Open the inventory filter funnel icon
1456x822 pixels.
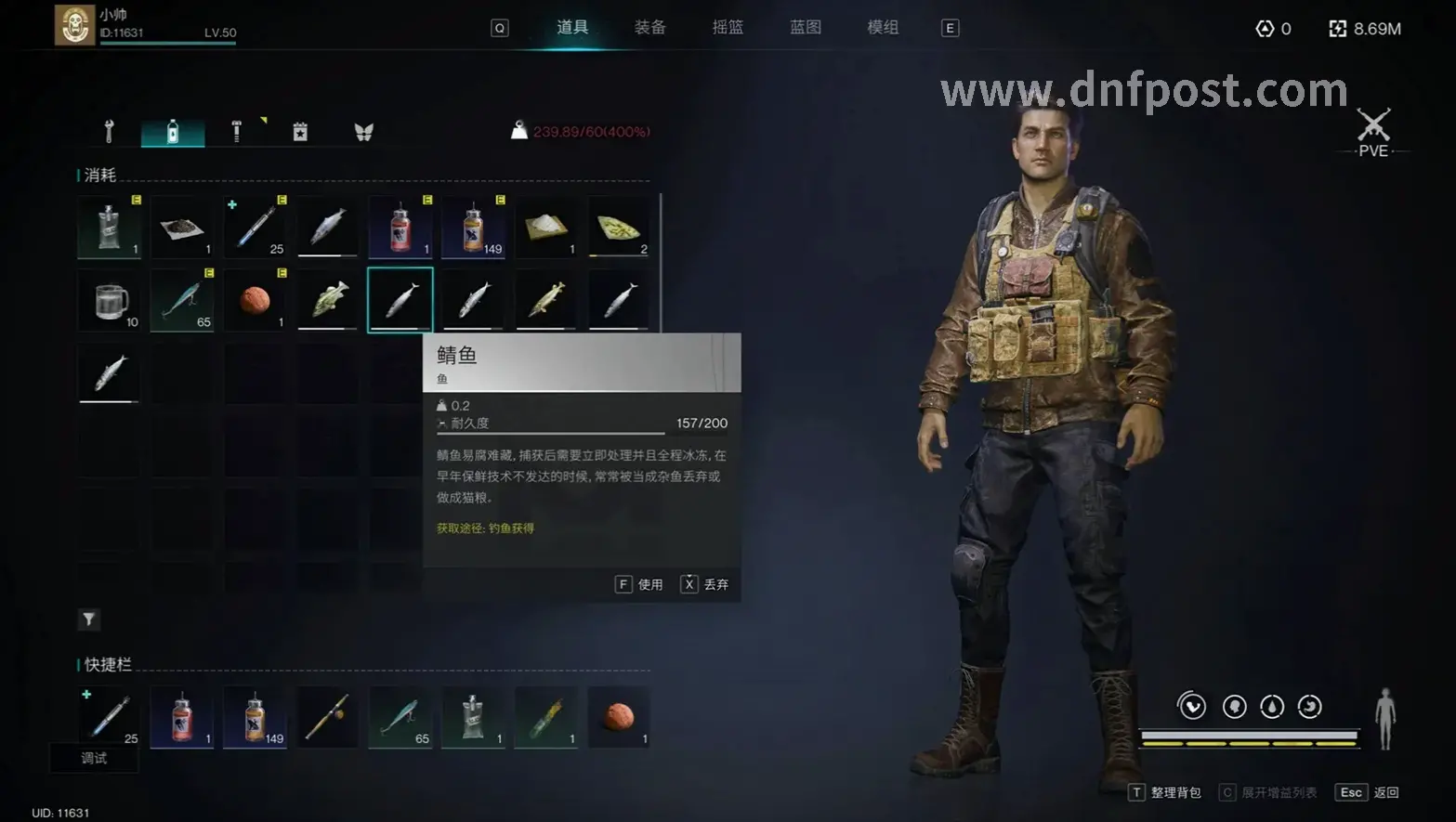click(88, 619)
